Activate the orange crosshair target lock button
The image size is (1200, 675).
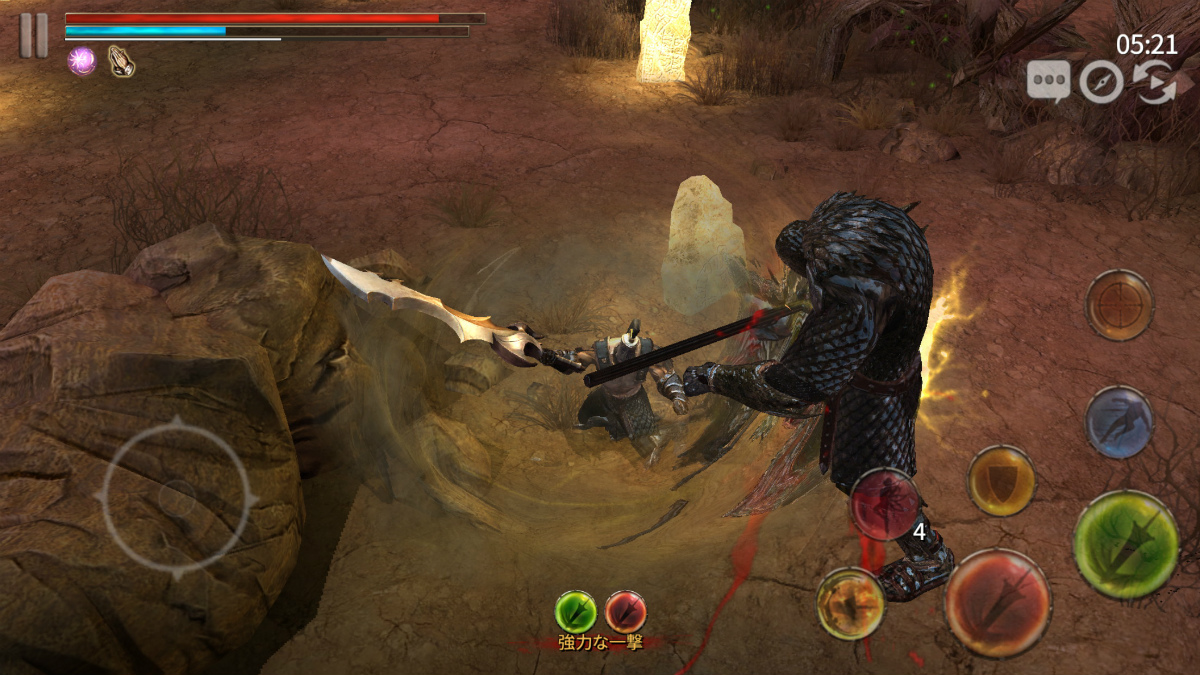click(x=1120, y=305)
